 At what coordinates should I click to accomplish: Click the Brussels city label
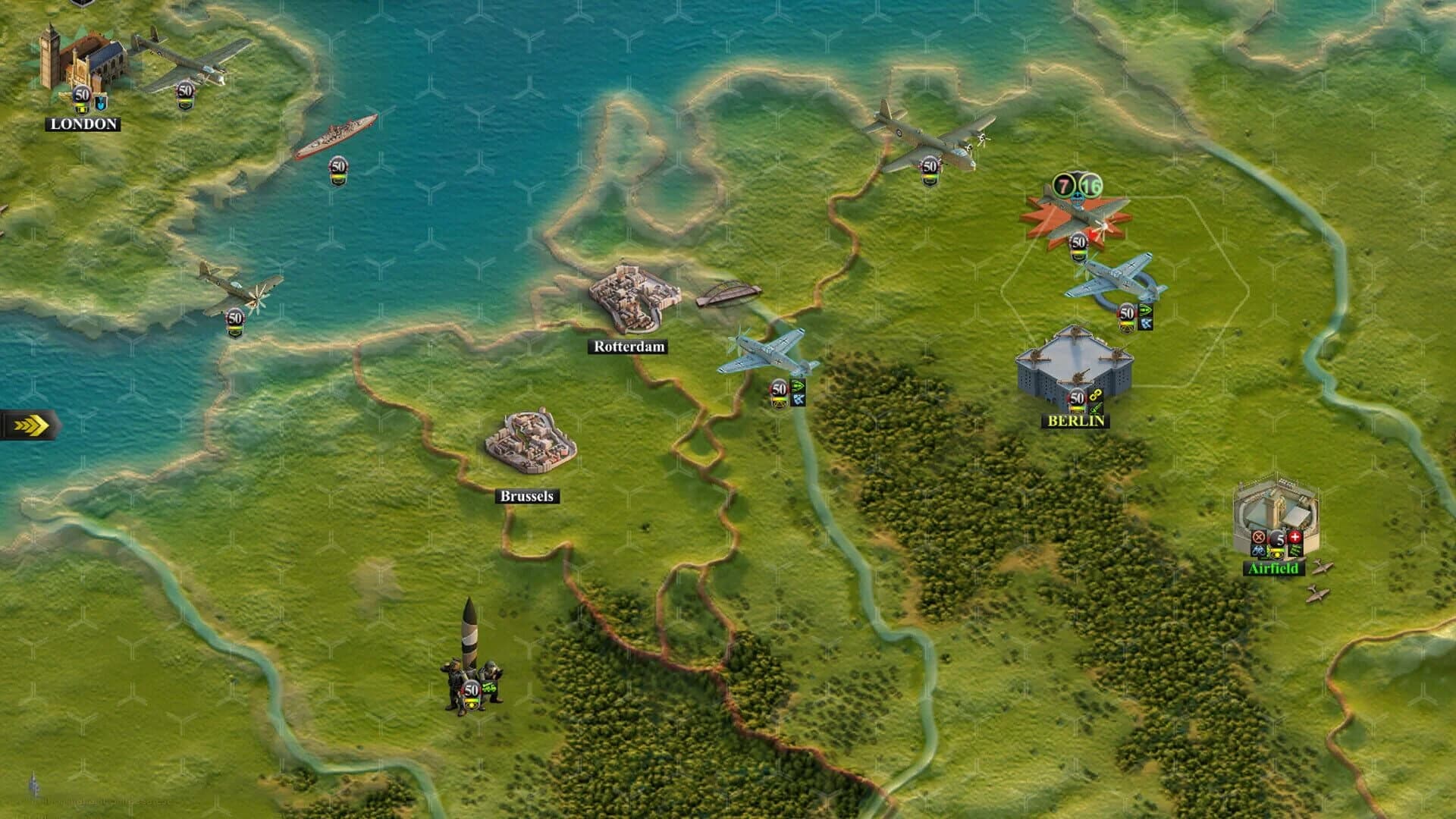[528, 495]
